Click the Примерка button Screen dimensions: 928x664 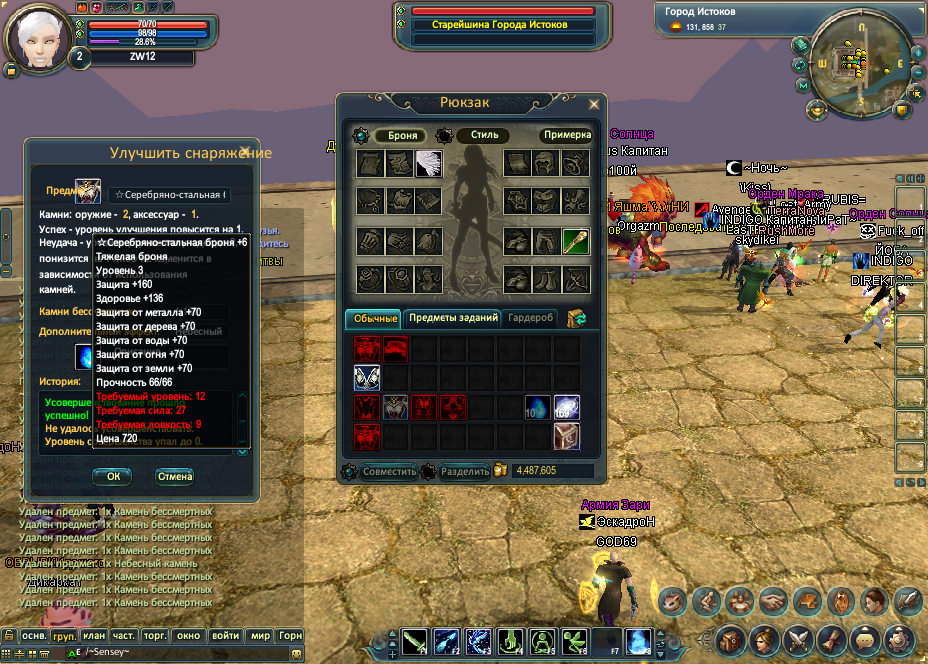pyautogui.click(x=567, y=135)
